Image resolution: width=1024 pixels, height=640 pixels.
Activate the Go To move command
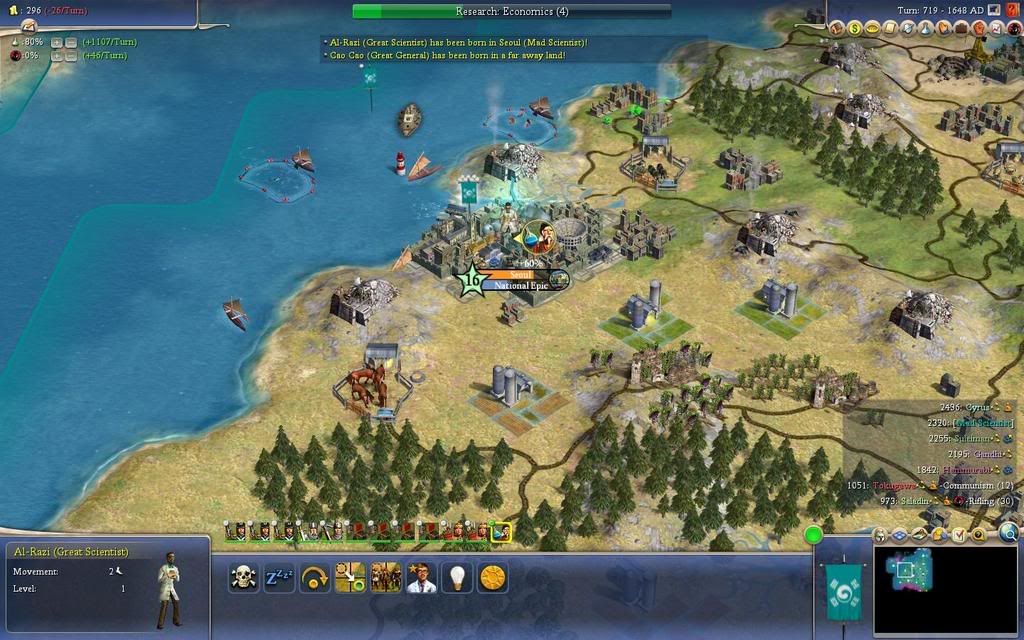pyautogui.click(x=350, y=577)
